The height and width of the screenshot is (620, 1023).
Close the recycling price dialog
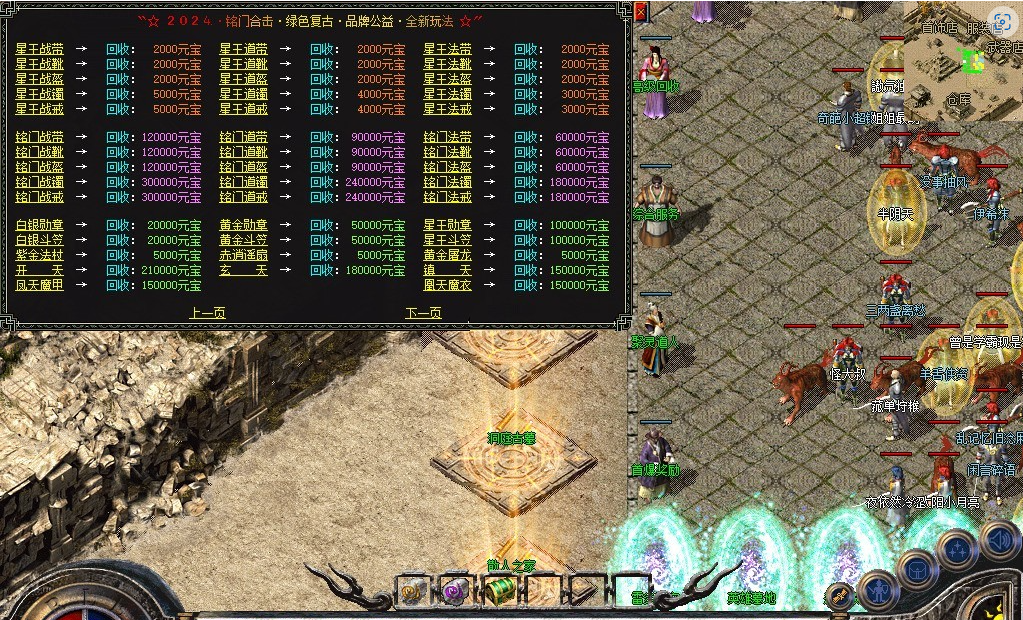[641, 11]
